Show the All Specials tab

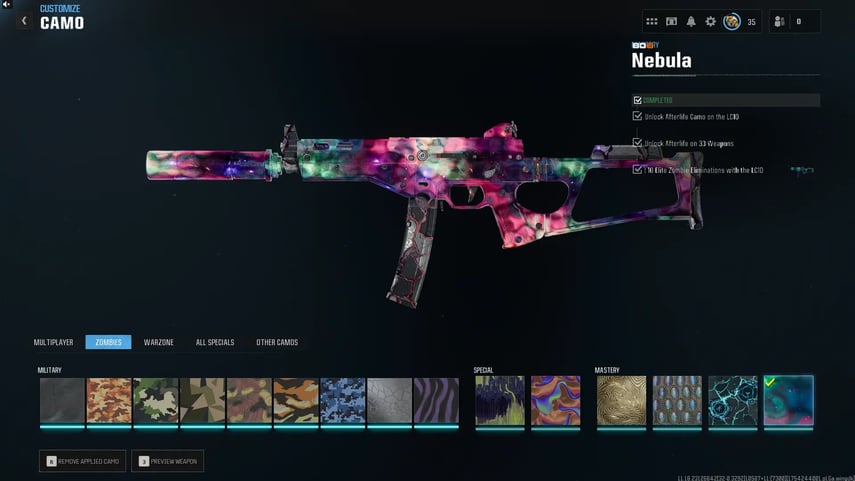215,342
